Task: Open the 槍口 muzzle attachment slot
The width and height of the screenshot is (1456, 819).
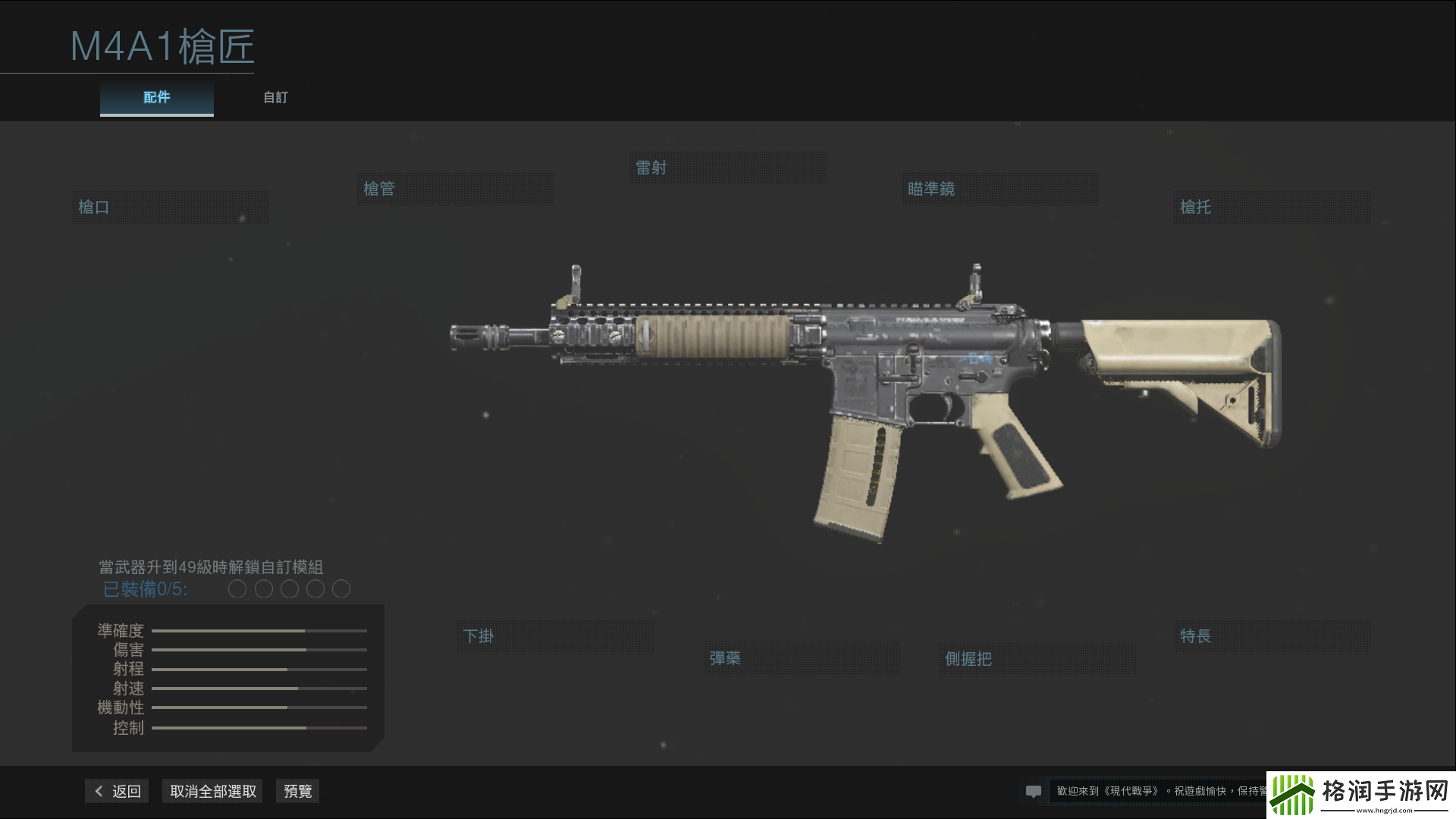Action: pos(170,206)
